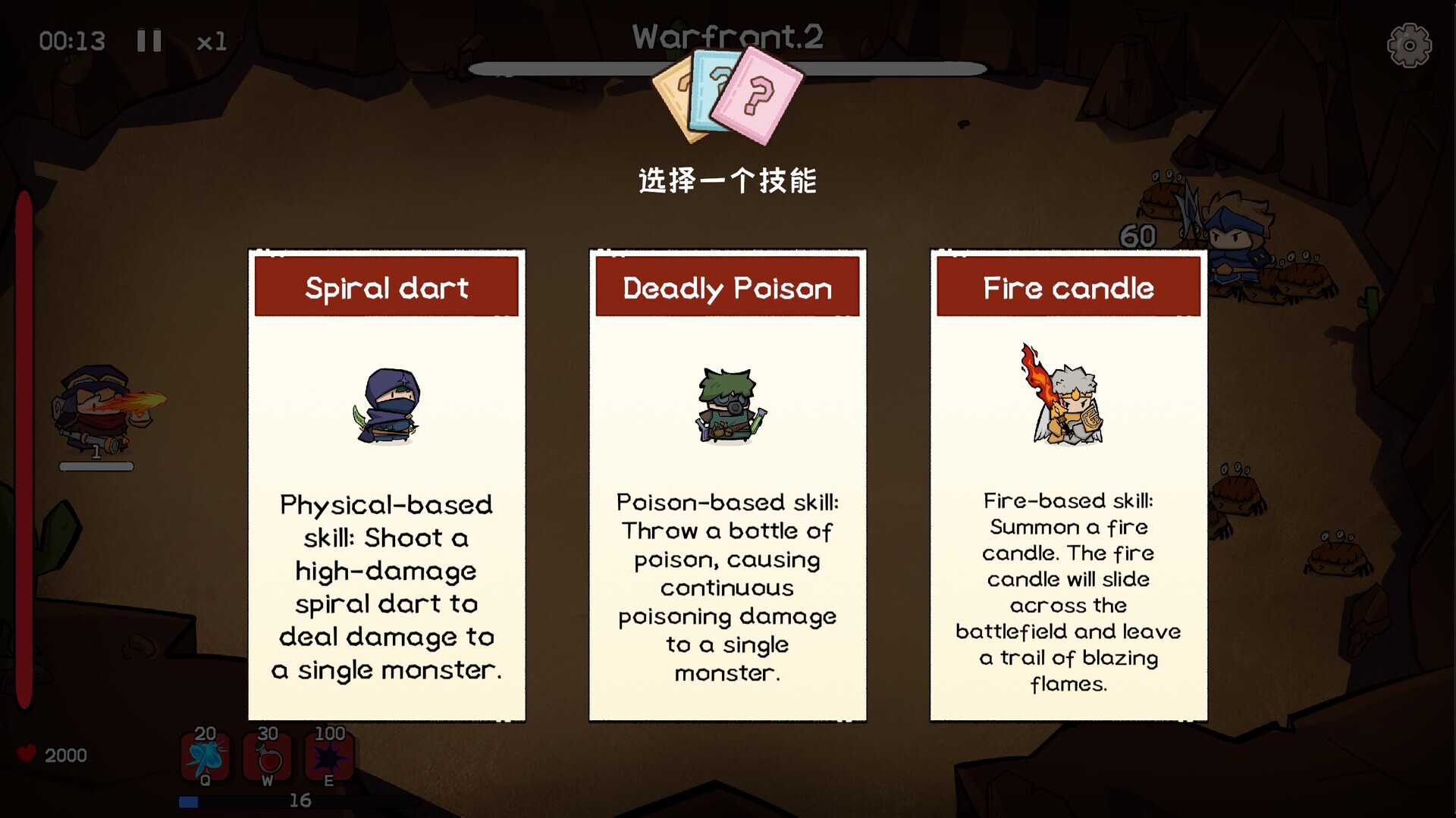1456x818 pixels.
Task: Select the insect skill bound to Q
Action: click(x=203, y=758)
